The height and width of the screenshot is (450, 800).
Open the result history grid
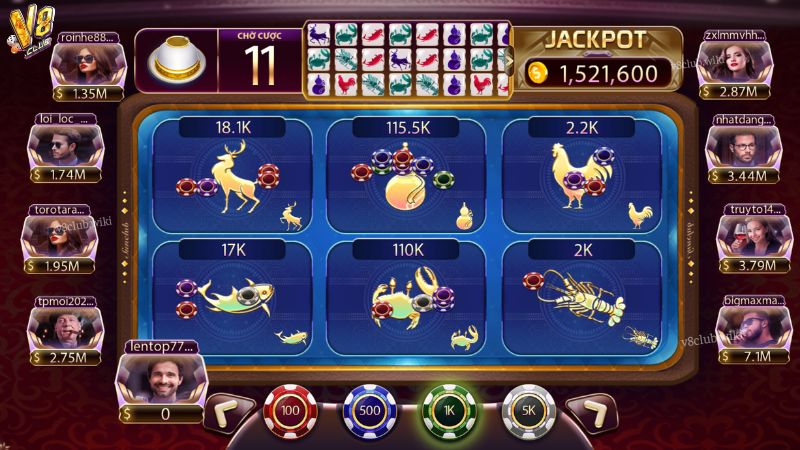407,59
